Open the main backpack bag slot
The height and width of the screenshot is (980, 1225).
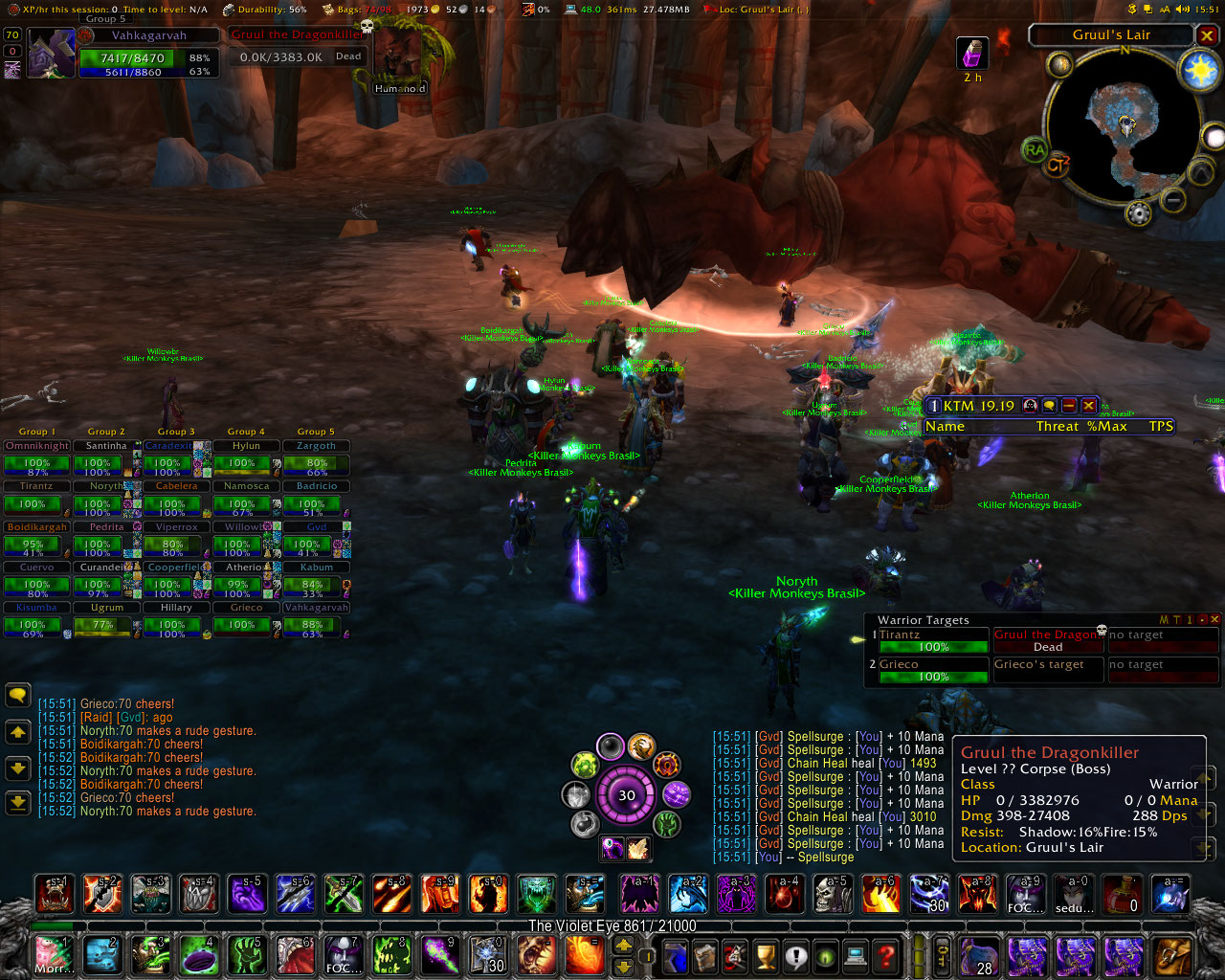(1173, 955)
